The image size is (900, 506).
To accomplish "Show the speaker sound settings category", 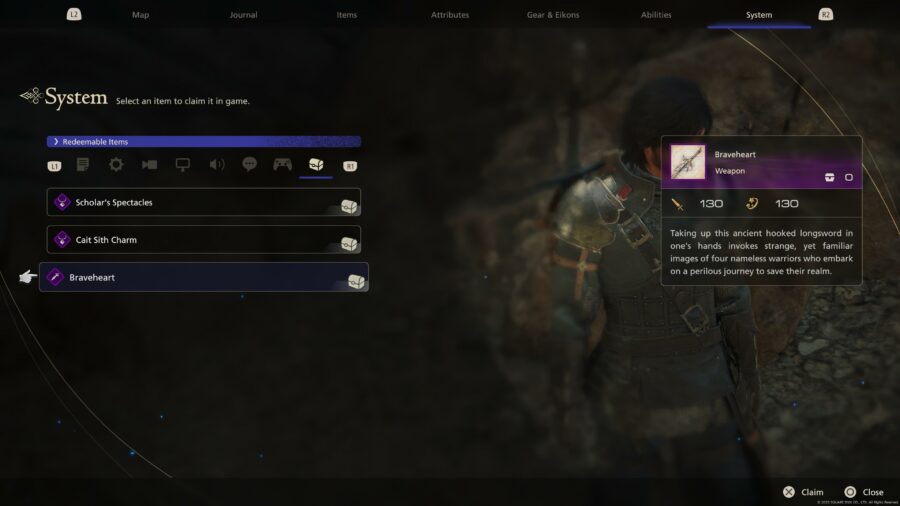I will pyautogui.click(x=216, y=165).
